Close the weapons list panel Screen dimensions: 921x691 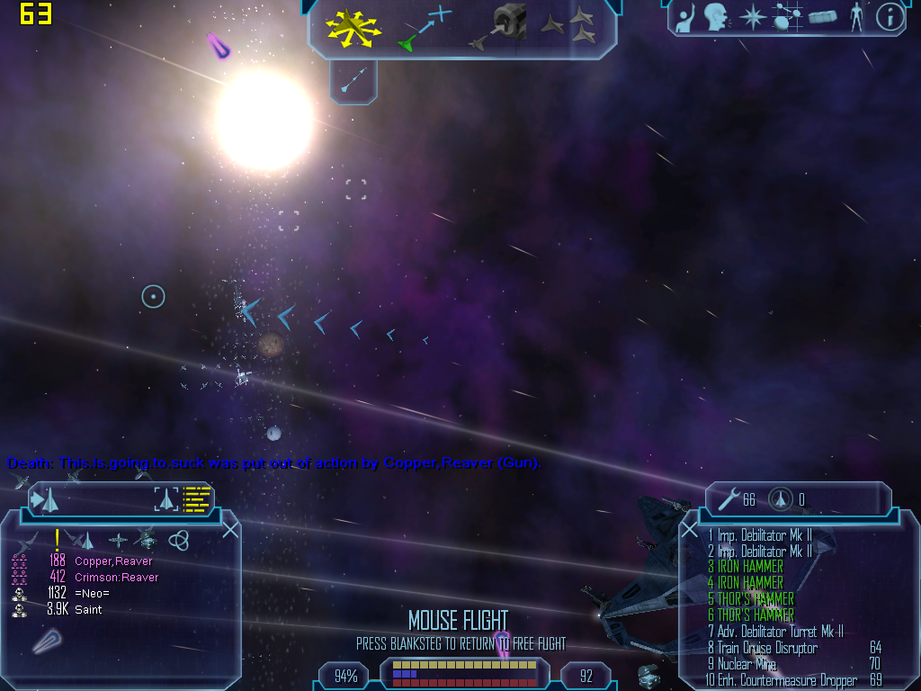pos(689,530)
